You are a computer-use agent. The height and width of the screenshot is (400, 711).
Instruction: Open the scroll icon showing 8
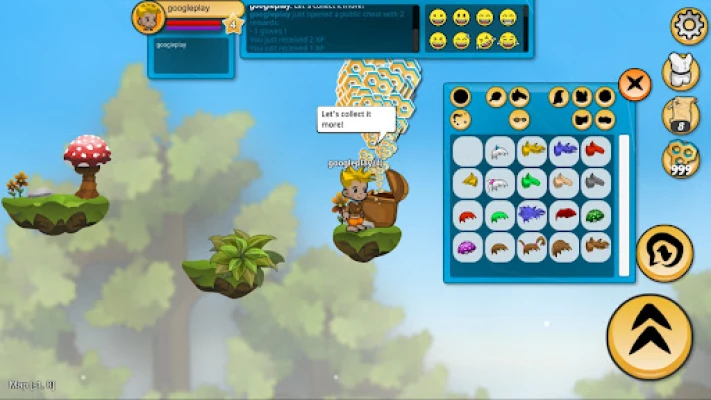click(681, 115)
